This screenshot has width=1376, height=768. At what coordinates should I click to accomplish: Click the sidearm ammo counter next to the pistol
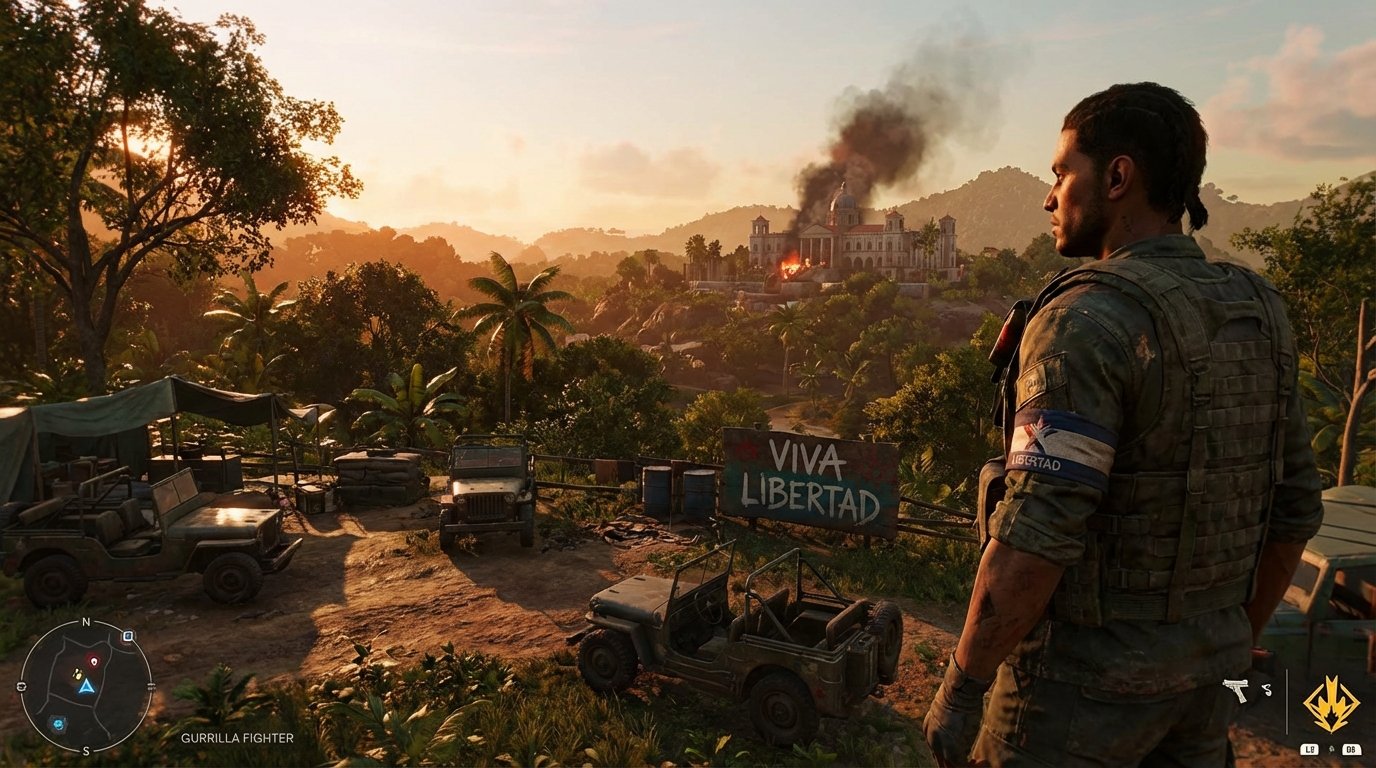tap(1268, 689)
